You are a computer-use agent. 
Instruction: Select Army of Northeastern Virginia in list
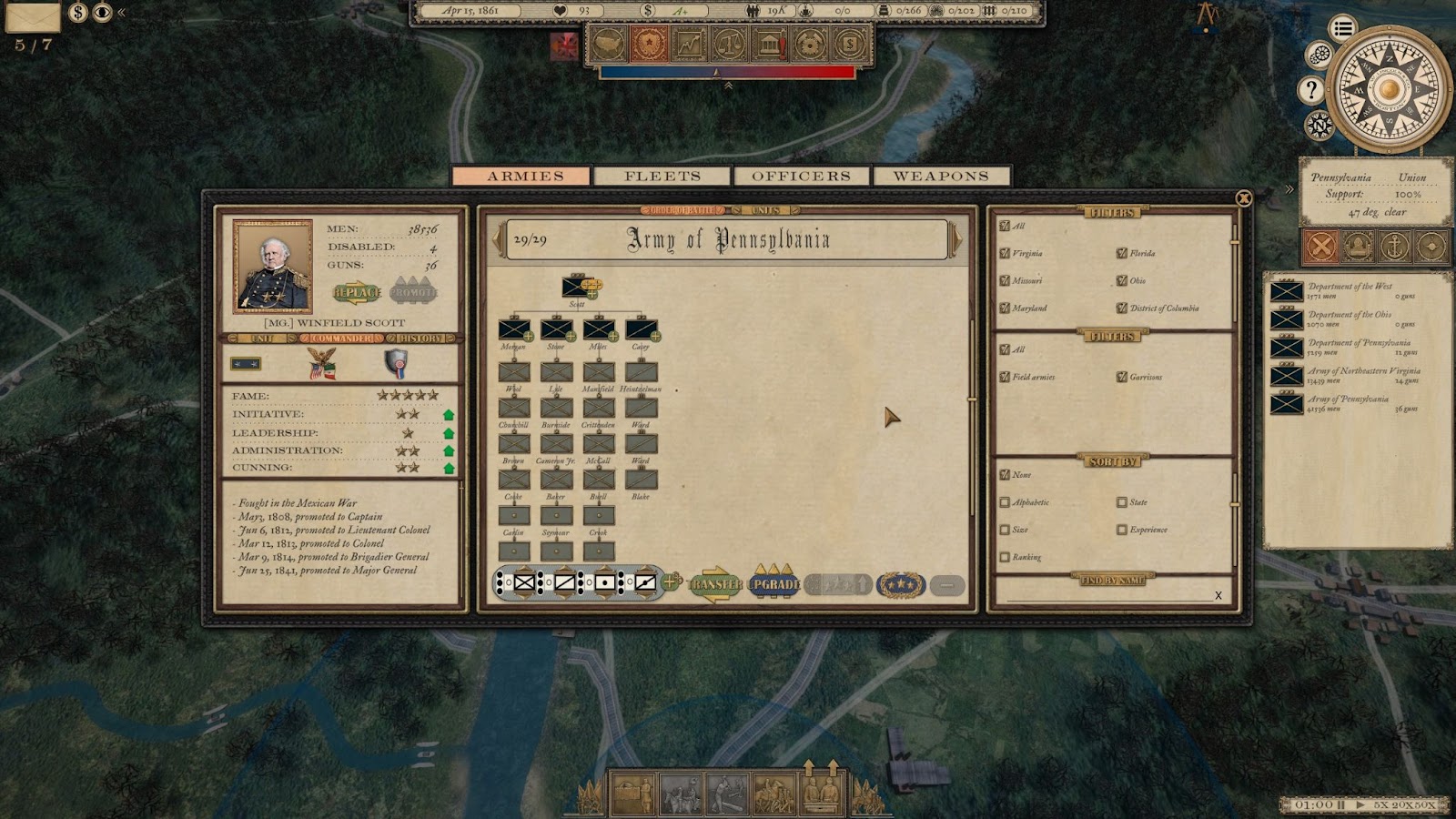point(1287,376)
